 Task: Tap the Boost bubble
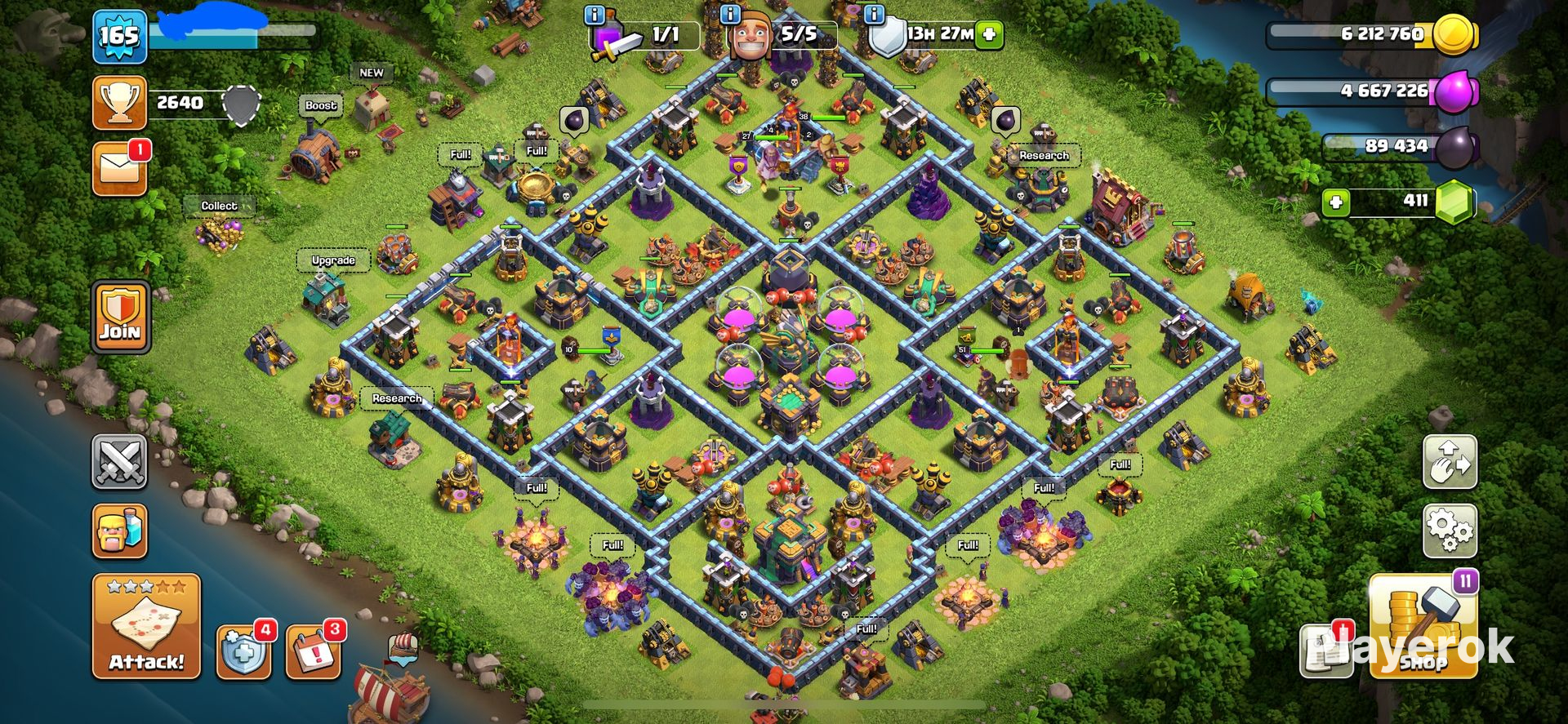click(x=320, y=105)
